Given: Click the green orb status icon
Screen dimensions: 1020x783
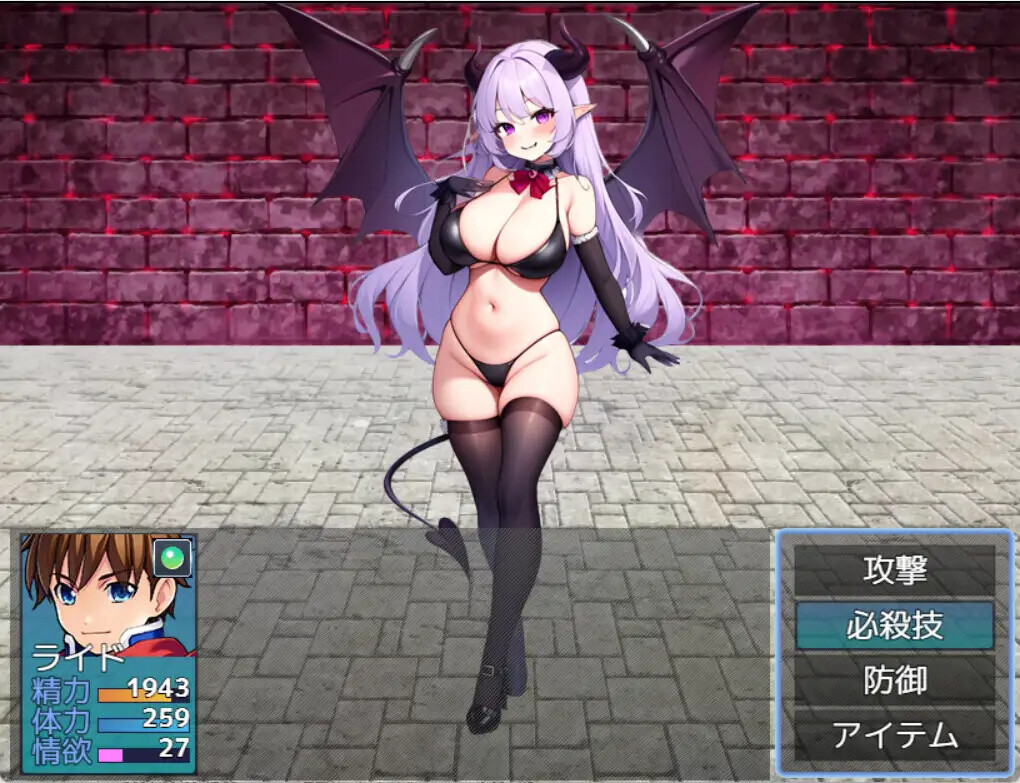Looking at the screenshot, I should pyautogui.click(x=174, y=555).
